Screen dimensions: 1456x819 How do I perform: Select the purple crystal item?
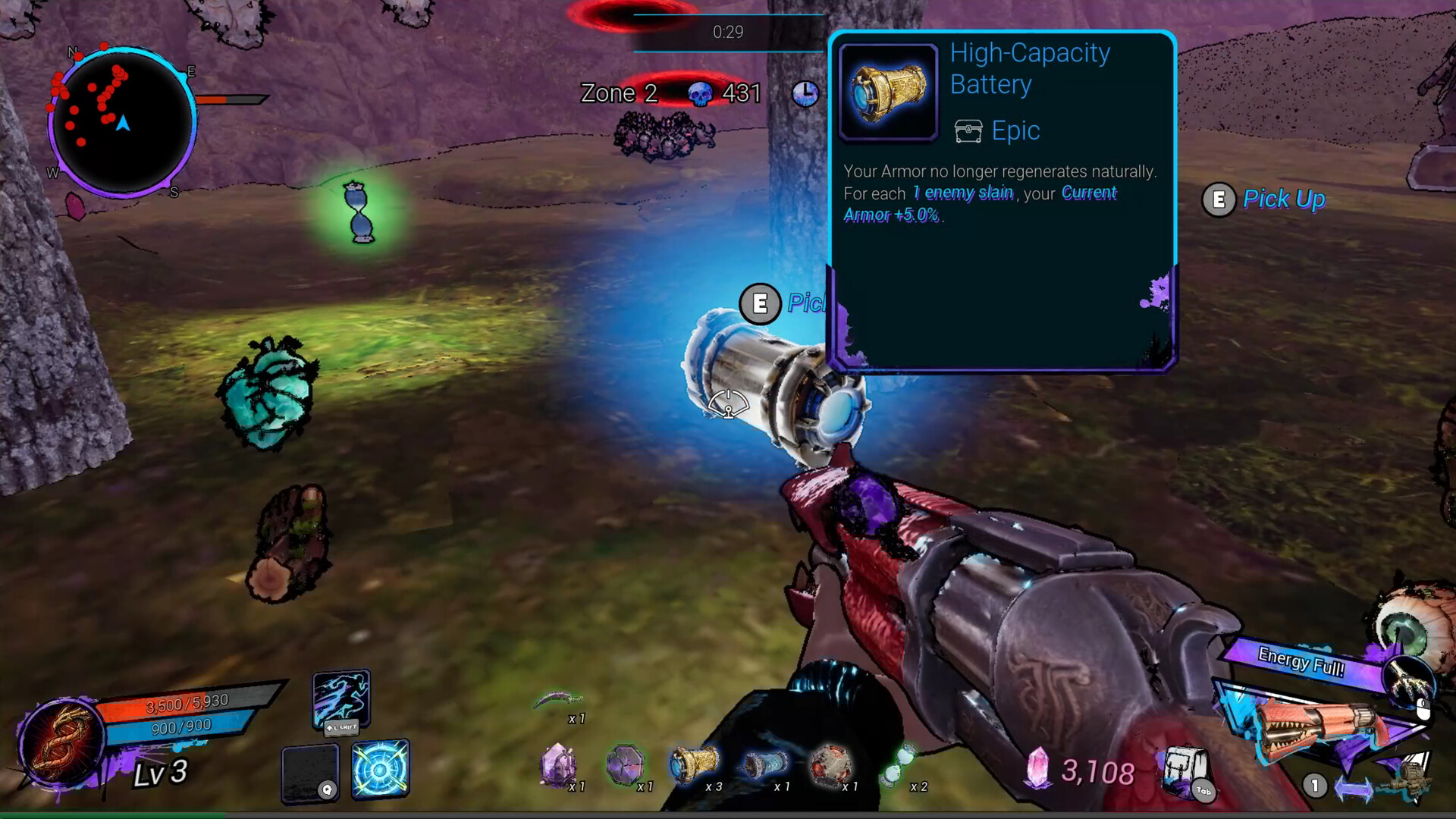[x=558, y=764]
